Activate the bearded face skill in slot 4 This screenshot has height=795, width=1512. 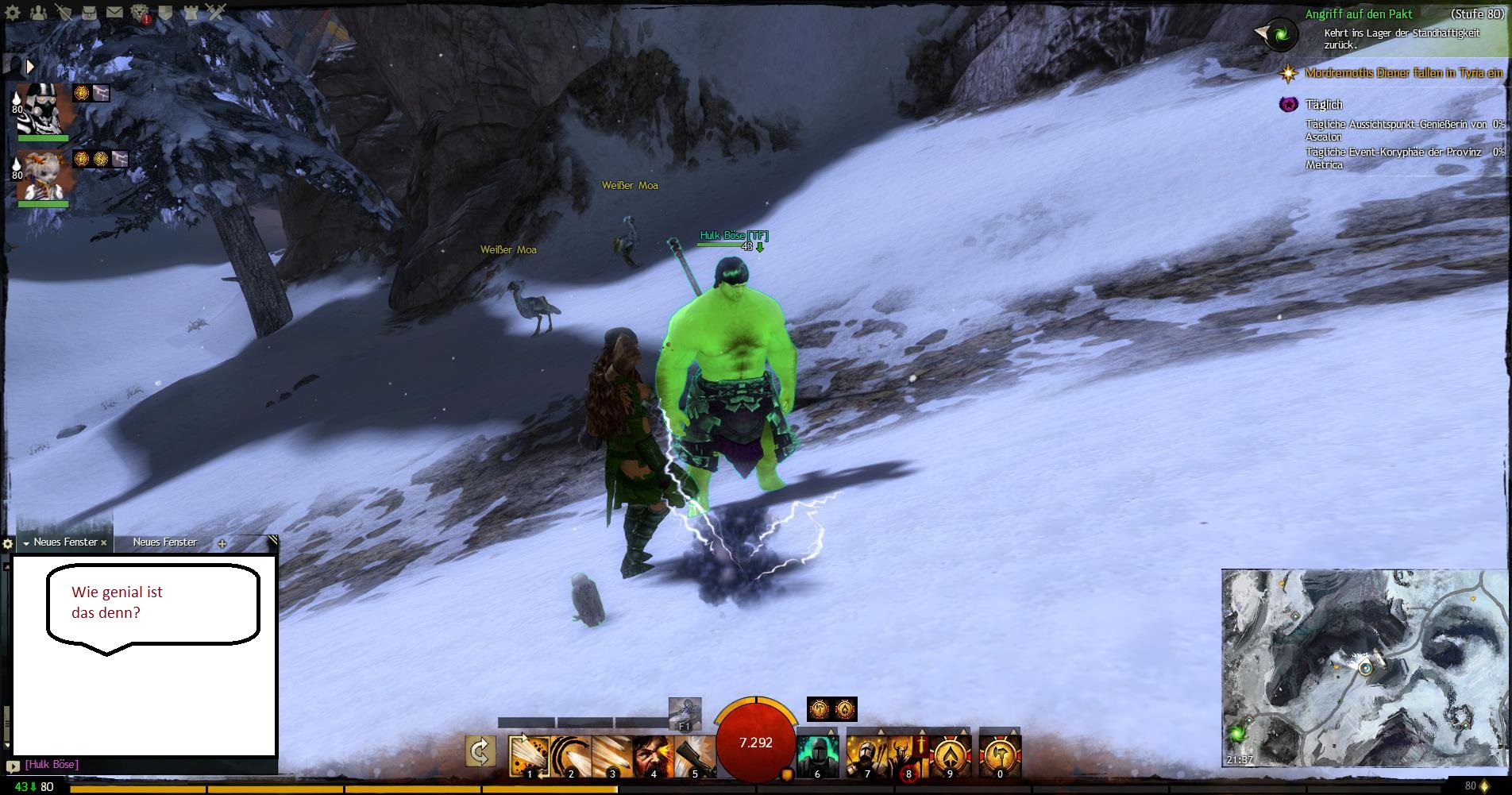tap(653, 755)
